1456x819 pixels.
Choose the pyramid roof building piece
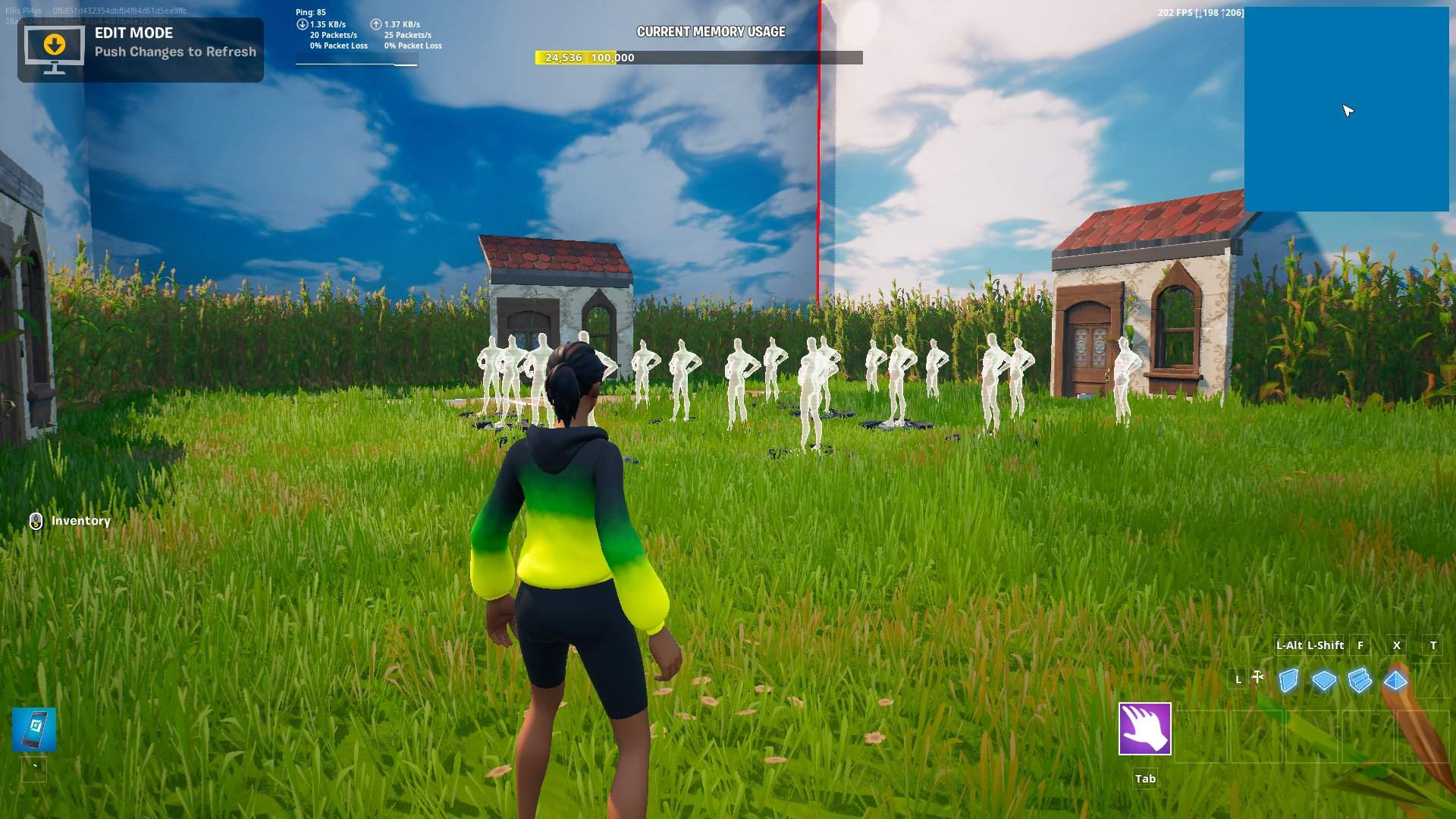point(1395,680)
